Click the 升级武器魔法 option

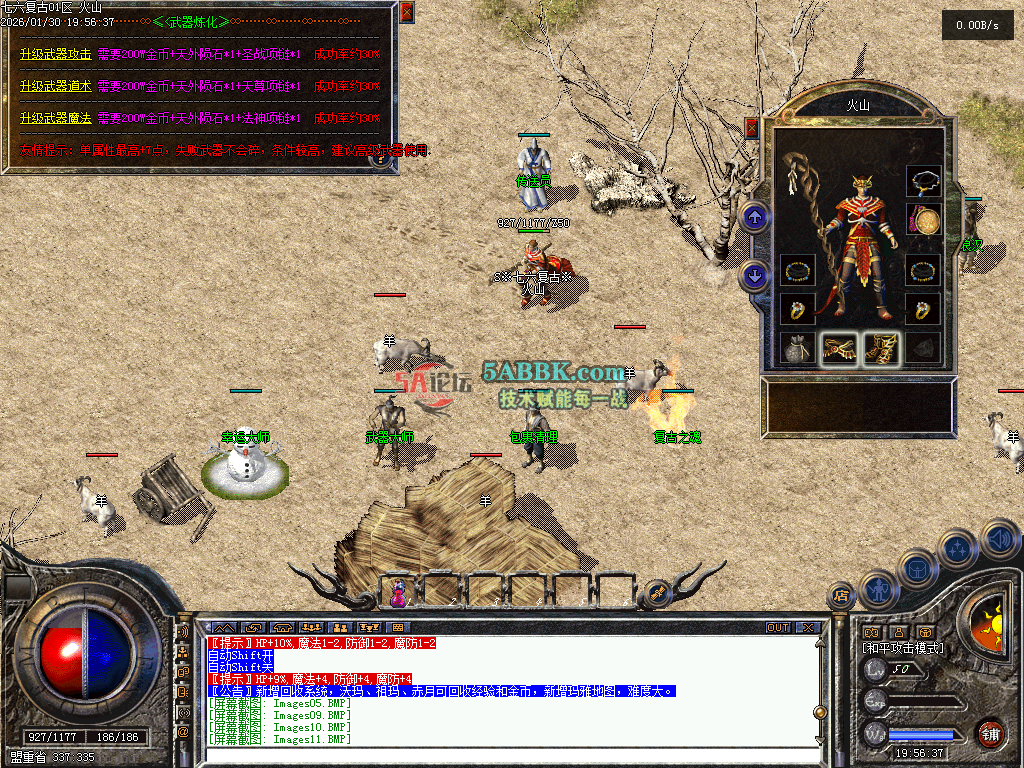click(56, 118)
